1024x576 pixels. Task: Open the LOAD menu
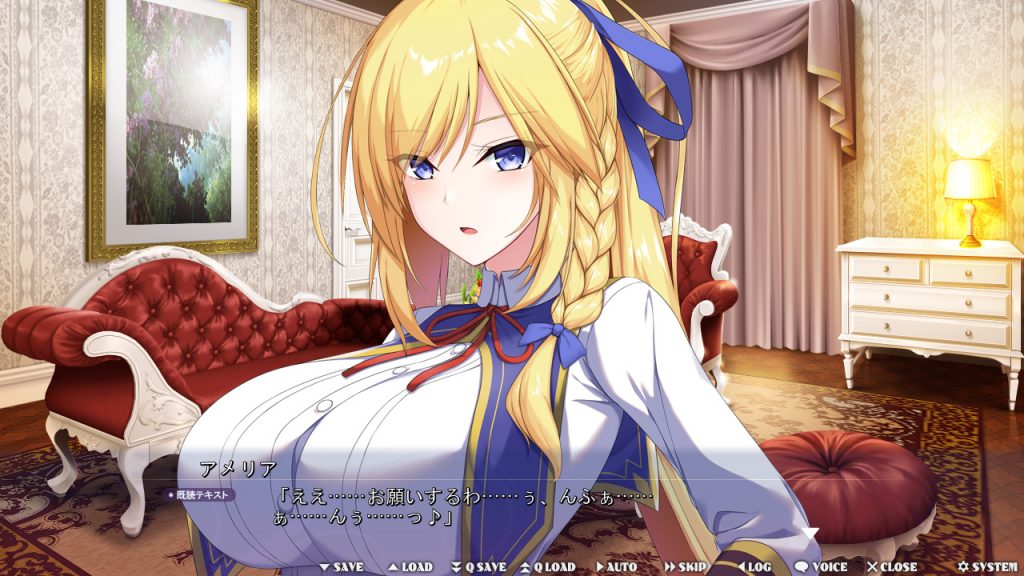[x=410, y=567]
